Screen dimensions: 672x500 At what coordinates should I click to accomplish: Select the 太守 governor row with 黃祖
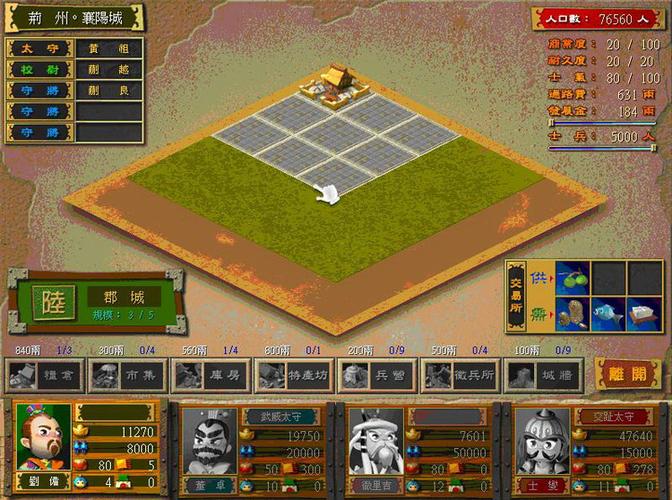(75, 48)
